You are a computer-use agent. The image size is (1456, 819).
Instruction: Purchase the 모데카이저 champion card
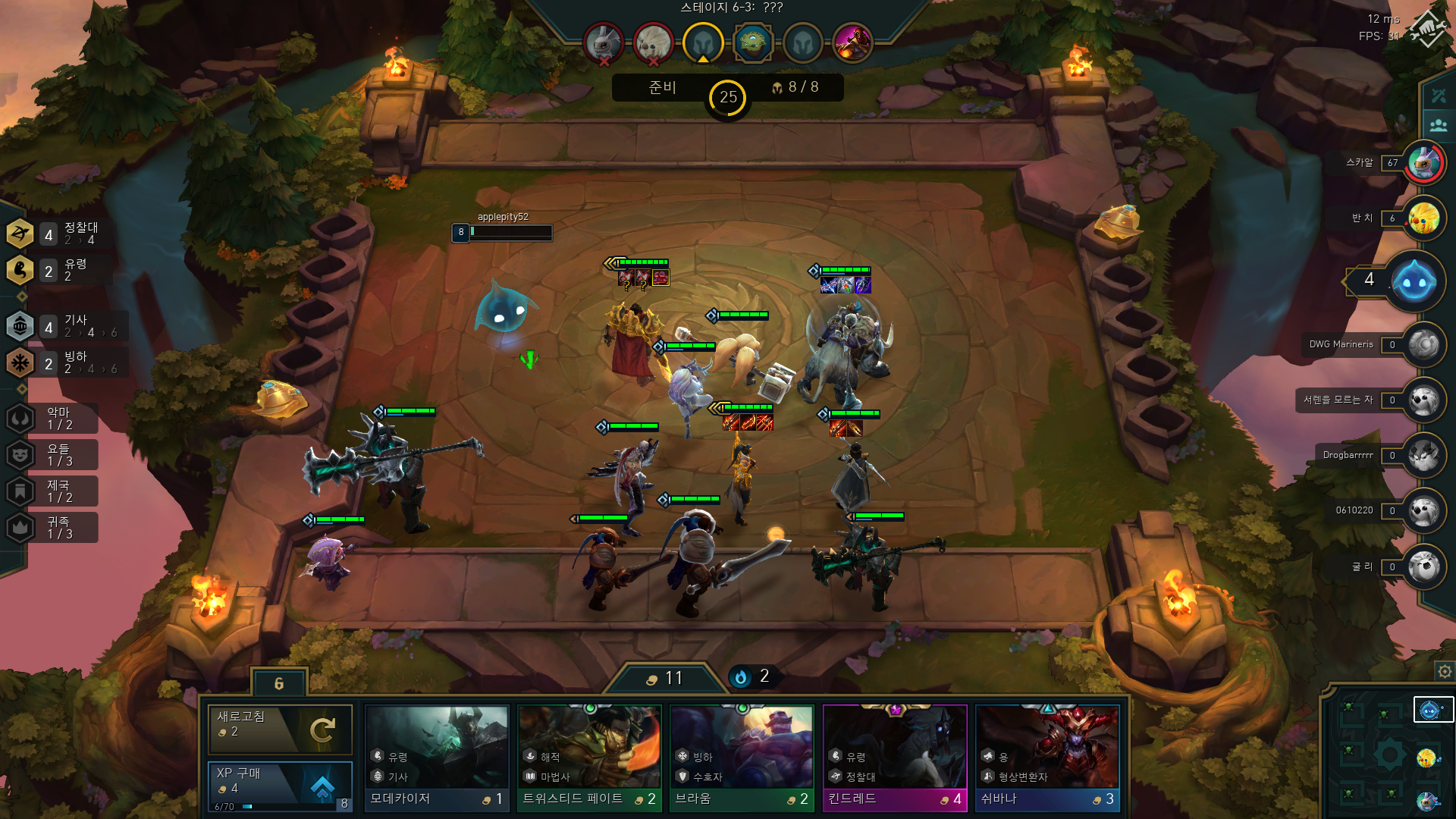[x=437, y=758]
